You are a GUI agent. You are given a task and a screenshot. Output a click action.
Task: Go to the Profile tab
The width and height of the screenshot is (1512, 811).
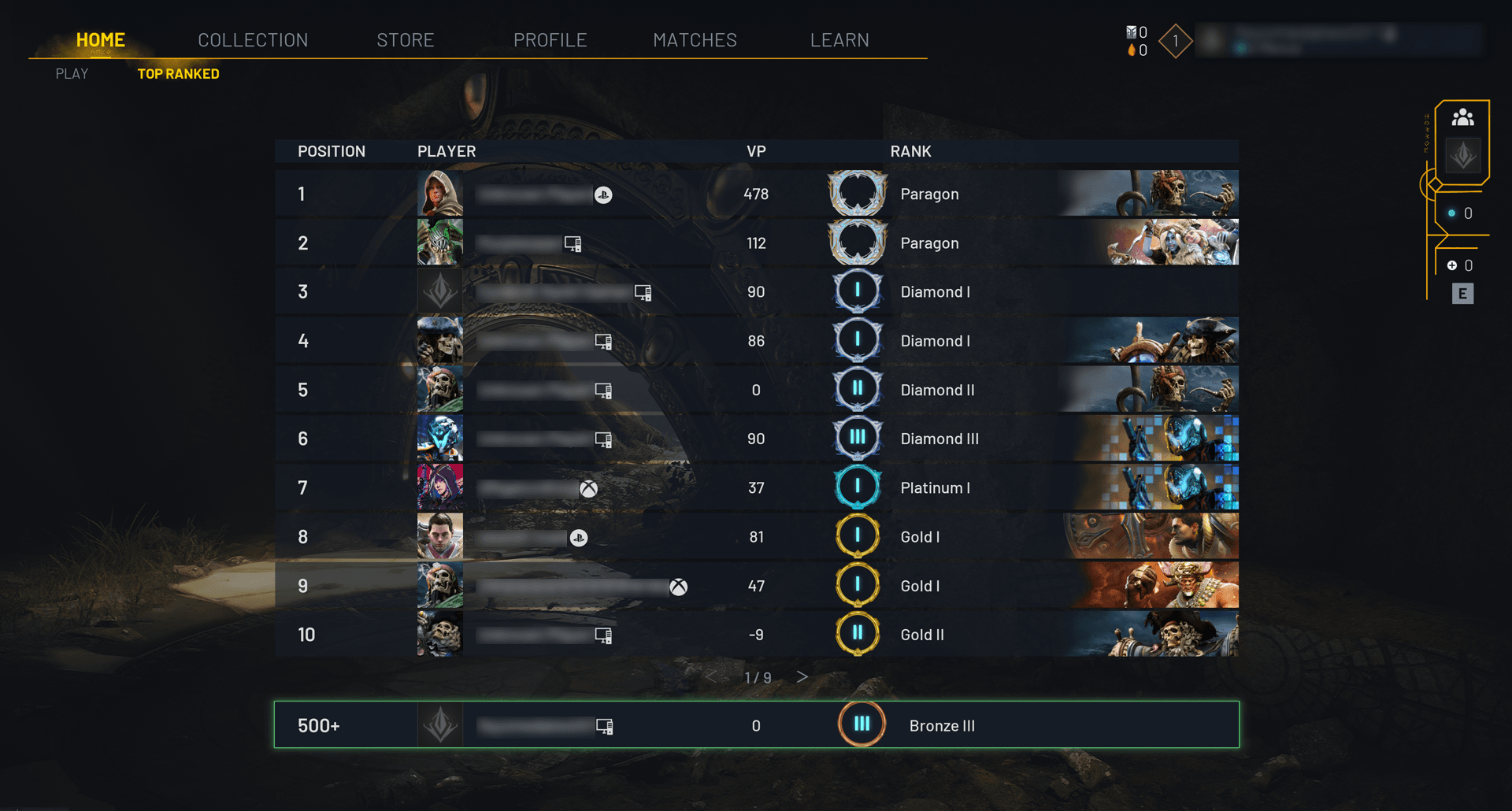coord(550,40)
